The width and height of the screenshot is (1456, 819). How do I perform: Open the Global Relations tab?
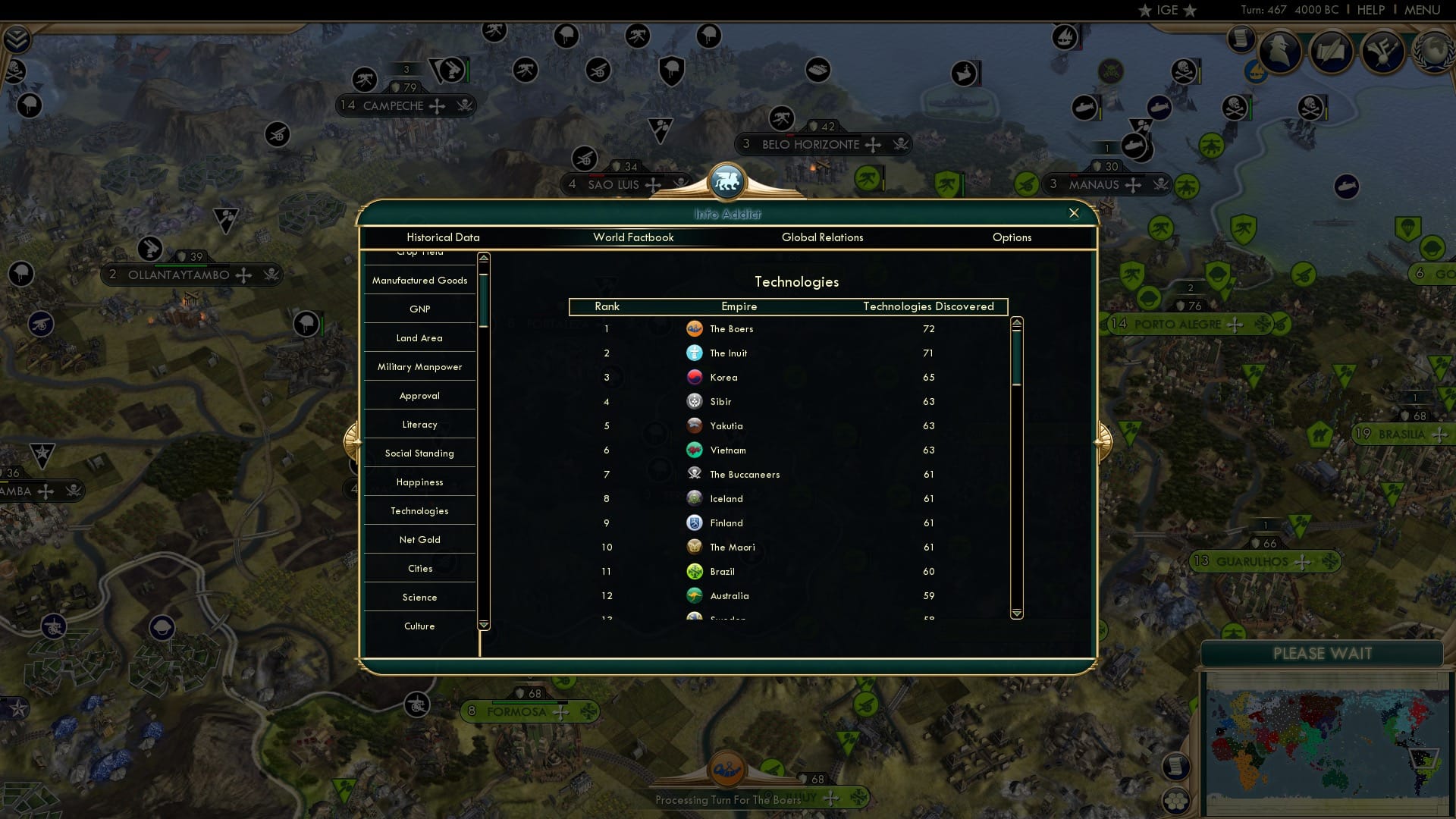(x=824, y=237)
